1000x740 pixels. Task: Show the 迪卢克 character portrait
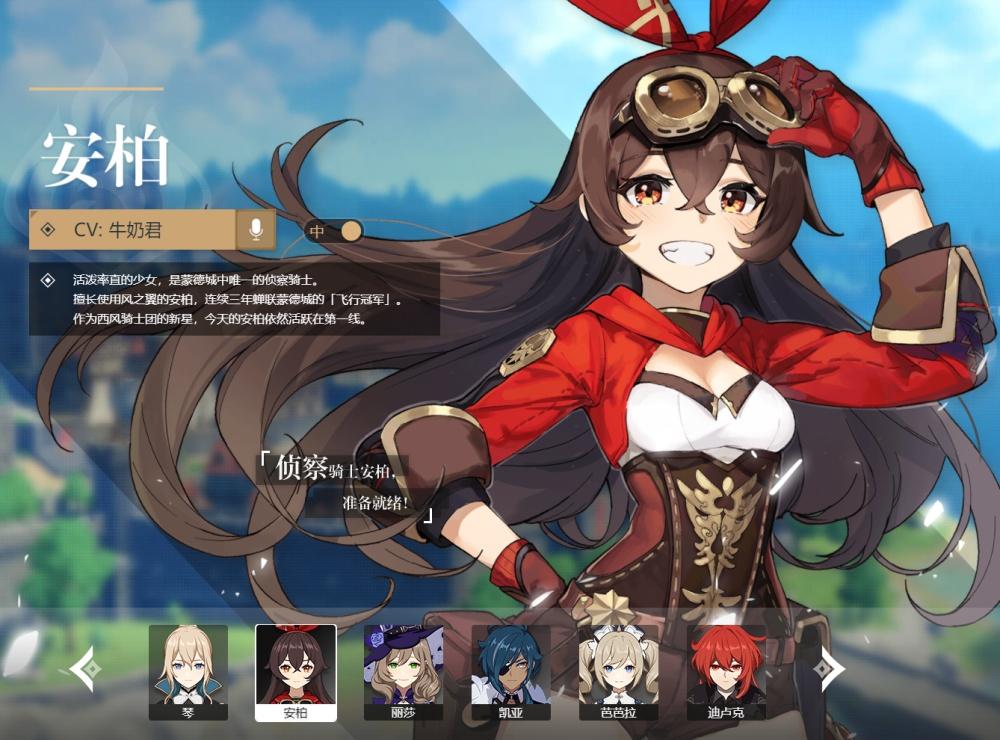tap(726, 671)
